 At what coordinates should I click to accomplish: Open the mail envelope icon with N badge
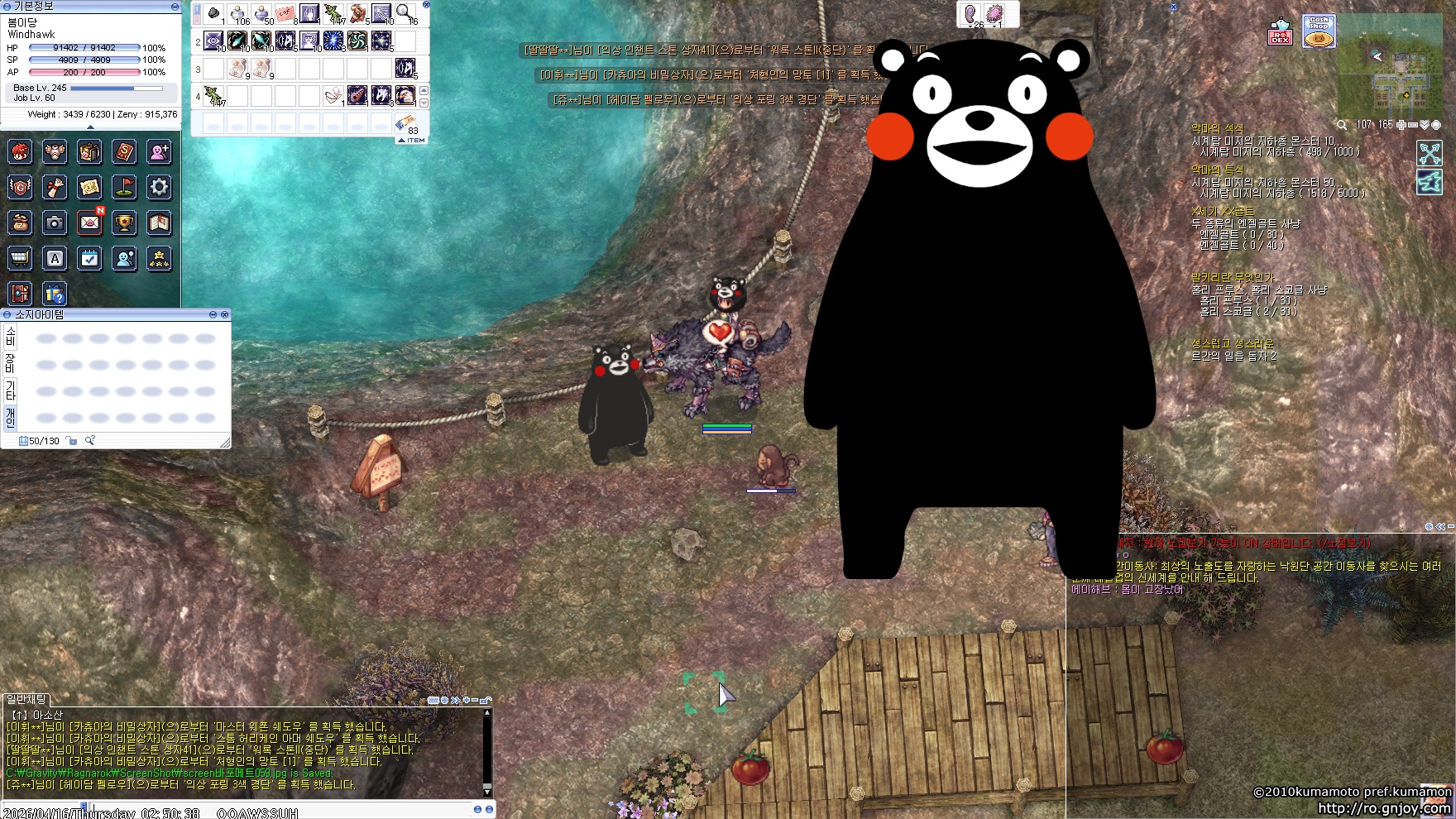pyautogui.click(x=89, y=223)
